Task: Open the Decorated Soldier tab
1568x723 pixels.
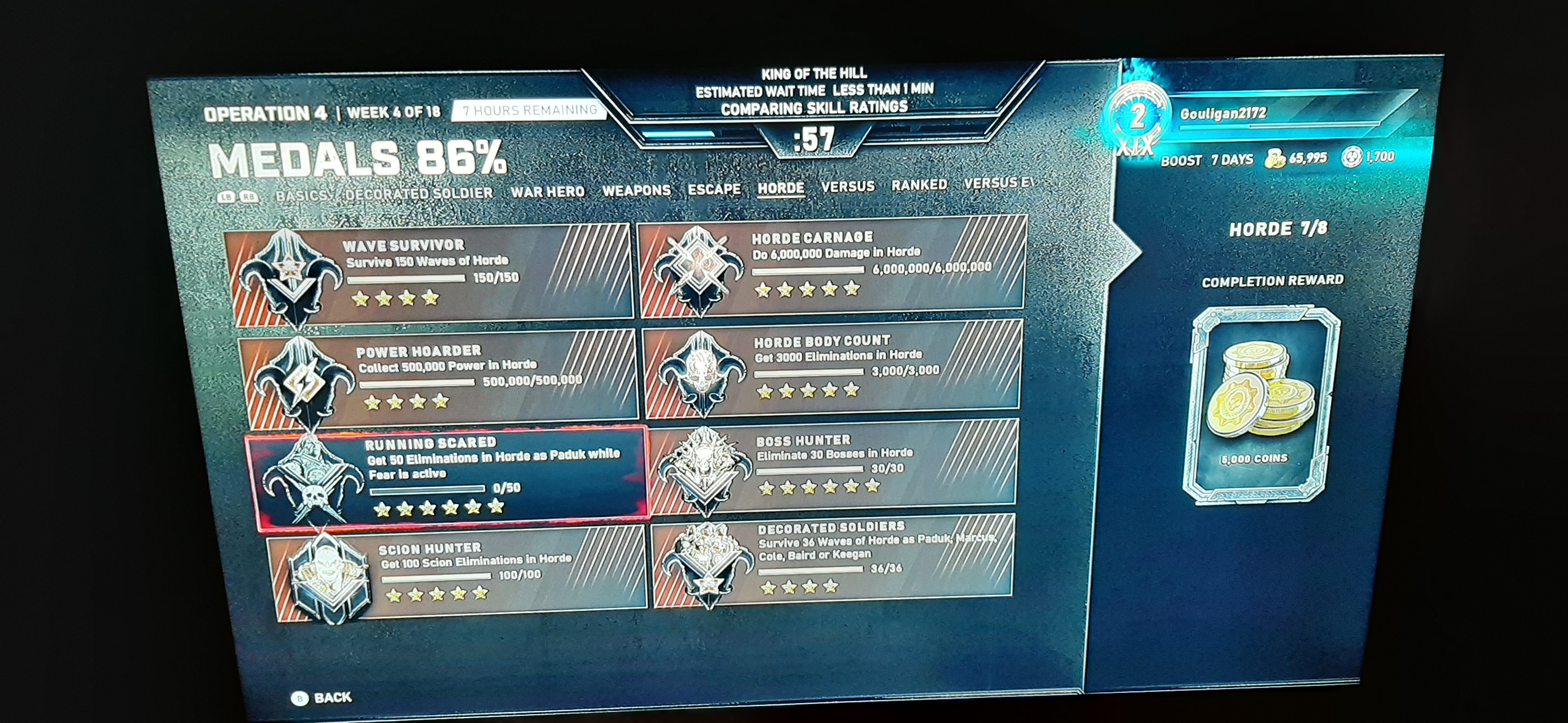Action: pos(419,194)
